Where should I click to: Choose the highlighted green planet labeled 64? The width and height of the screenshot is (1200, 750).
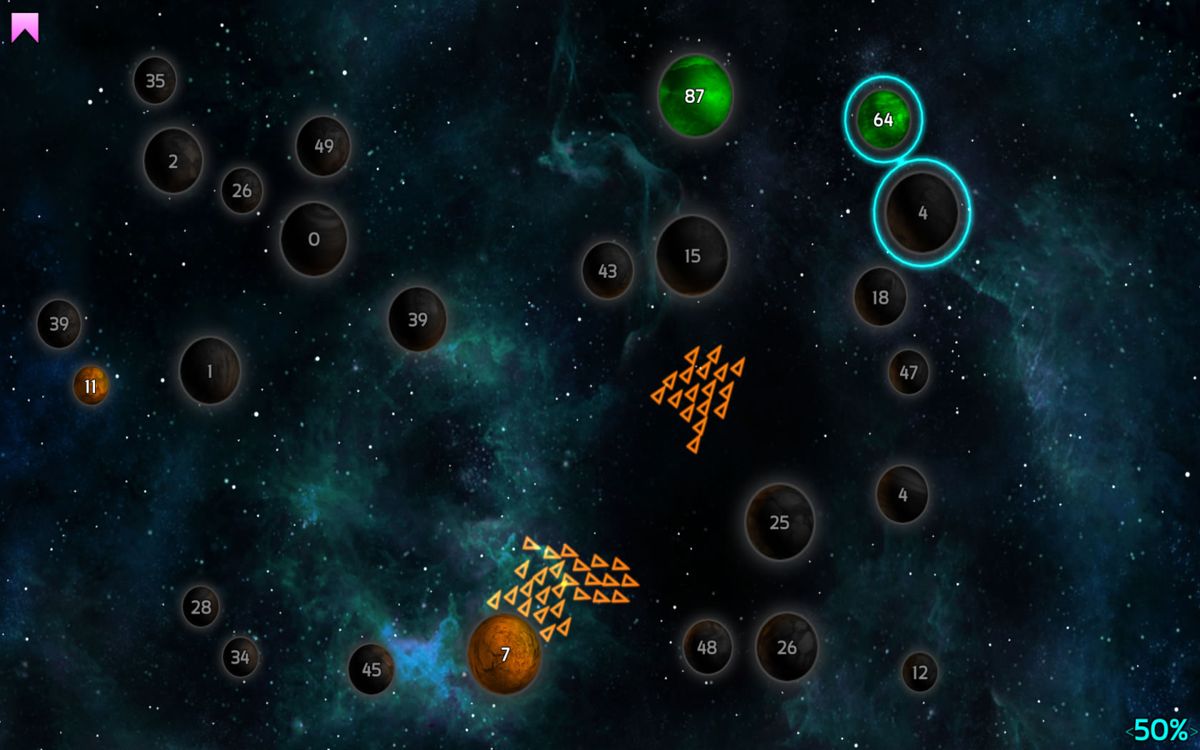pyautogui.click(x=883, y=120)
